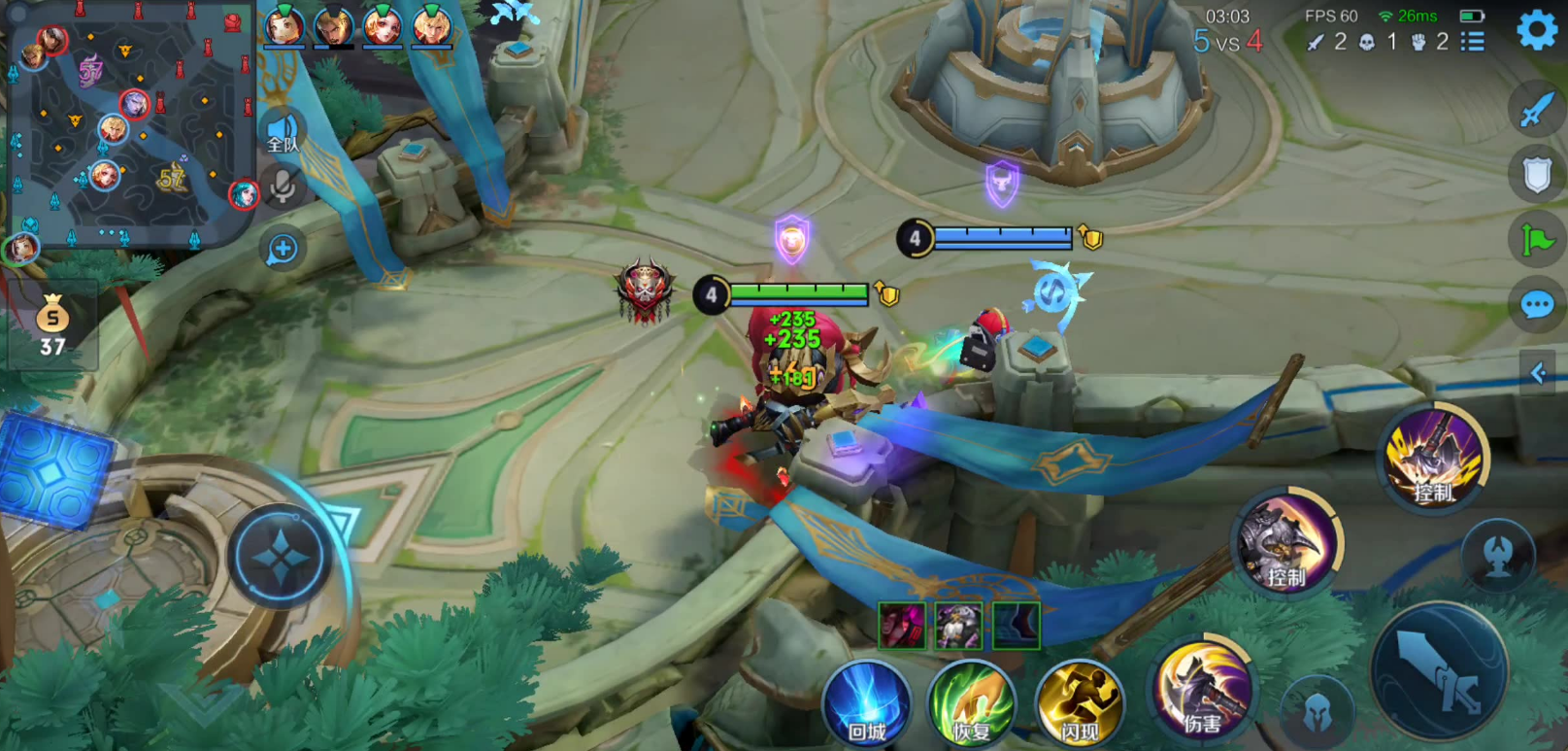Activate the 伤害 damage skill
The width and height of the screenshot is (1568, 751).
click(x=1204, y=688)
